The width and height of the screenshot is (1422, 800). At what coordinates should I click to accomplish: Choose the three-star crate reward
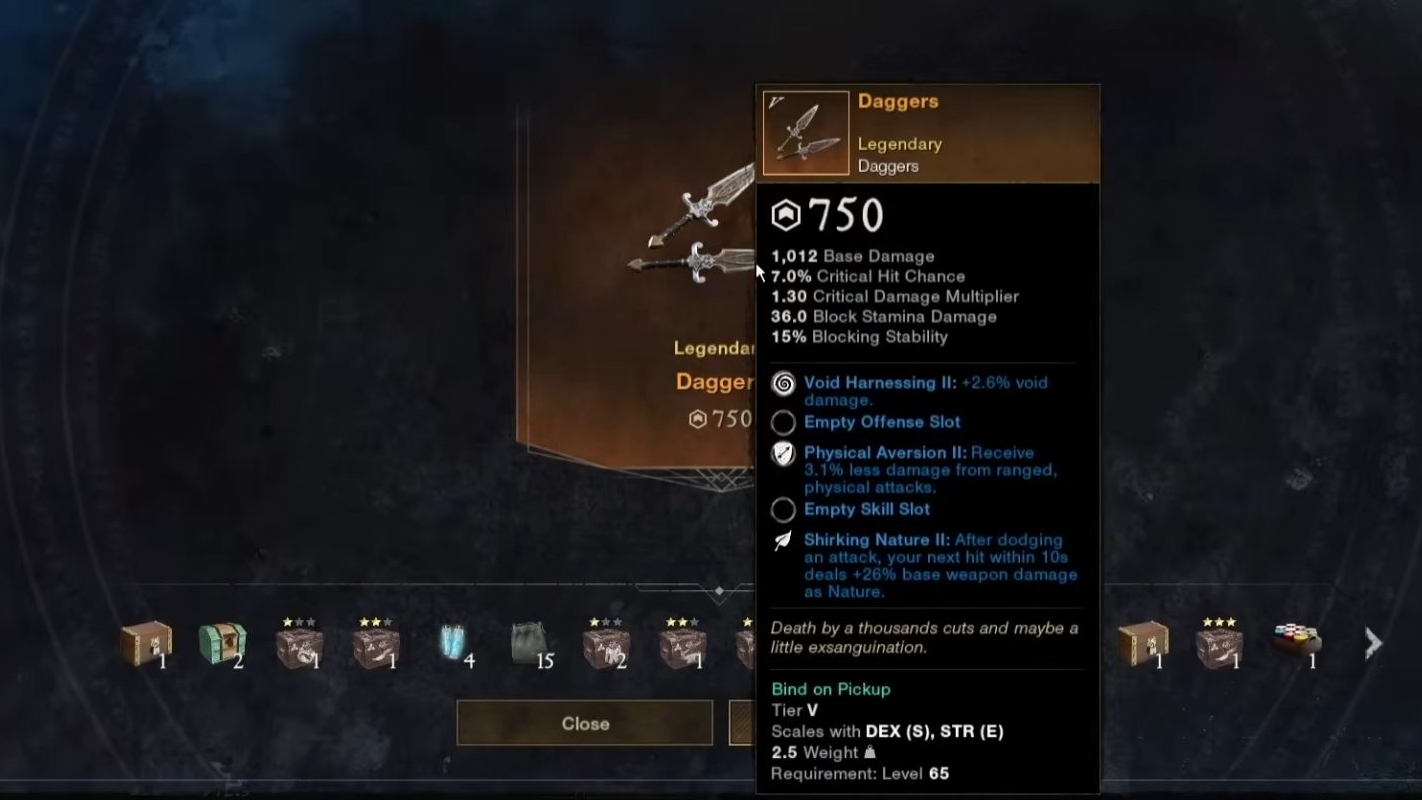point(1218,644)
